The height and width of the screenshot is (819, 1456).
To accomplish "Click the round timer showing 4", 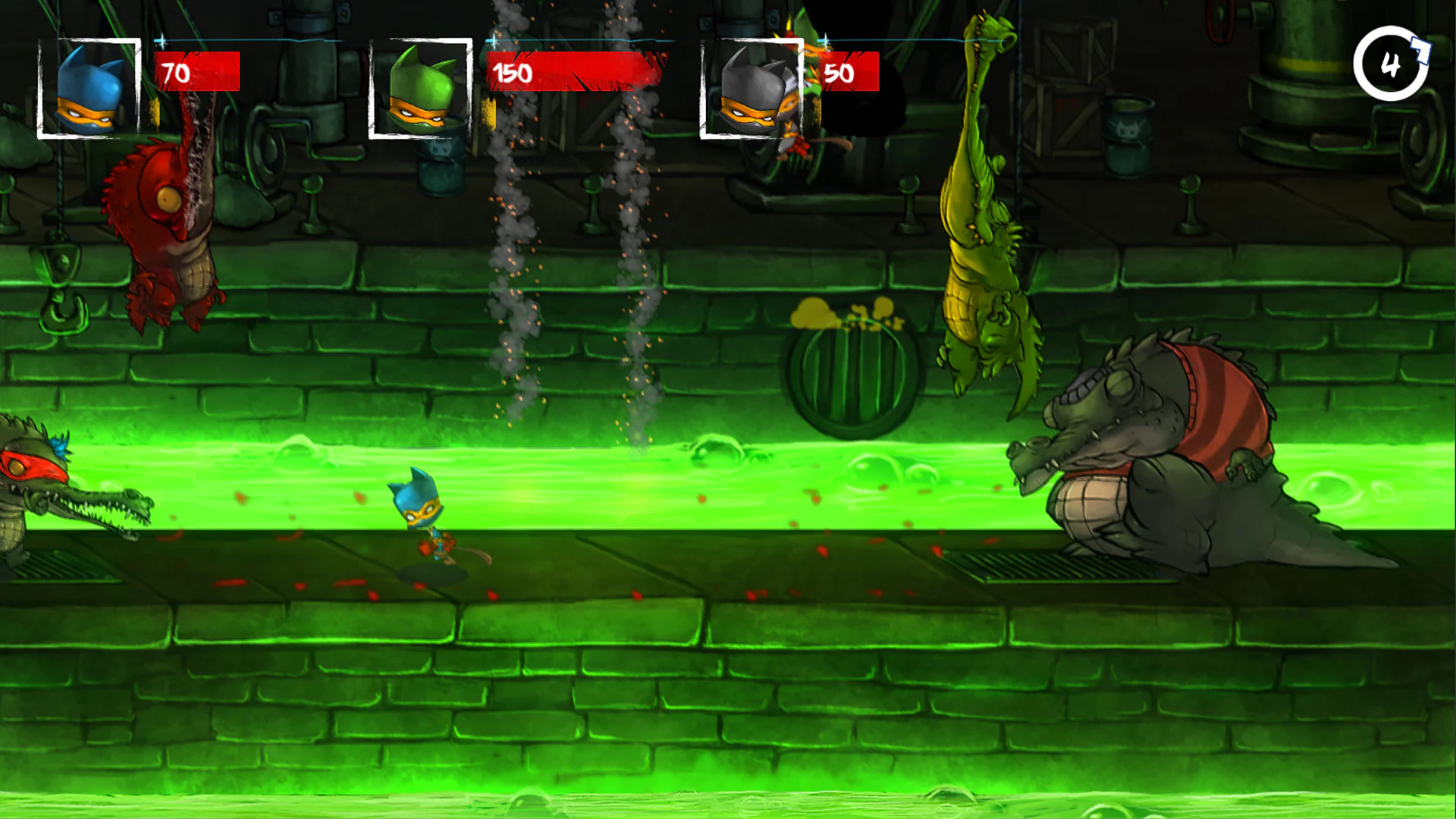I will click(x=1390, y=62).
